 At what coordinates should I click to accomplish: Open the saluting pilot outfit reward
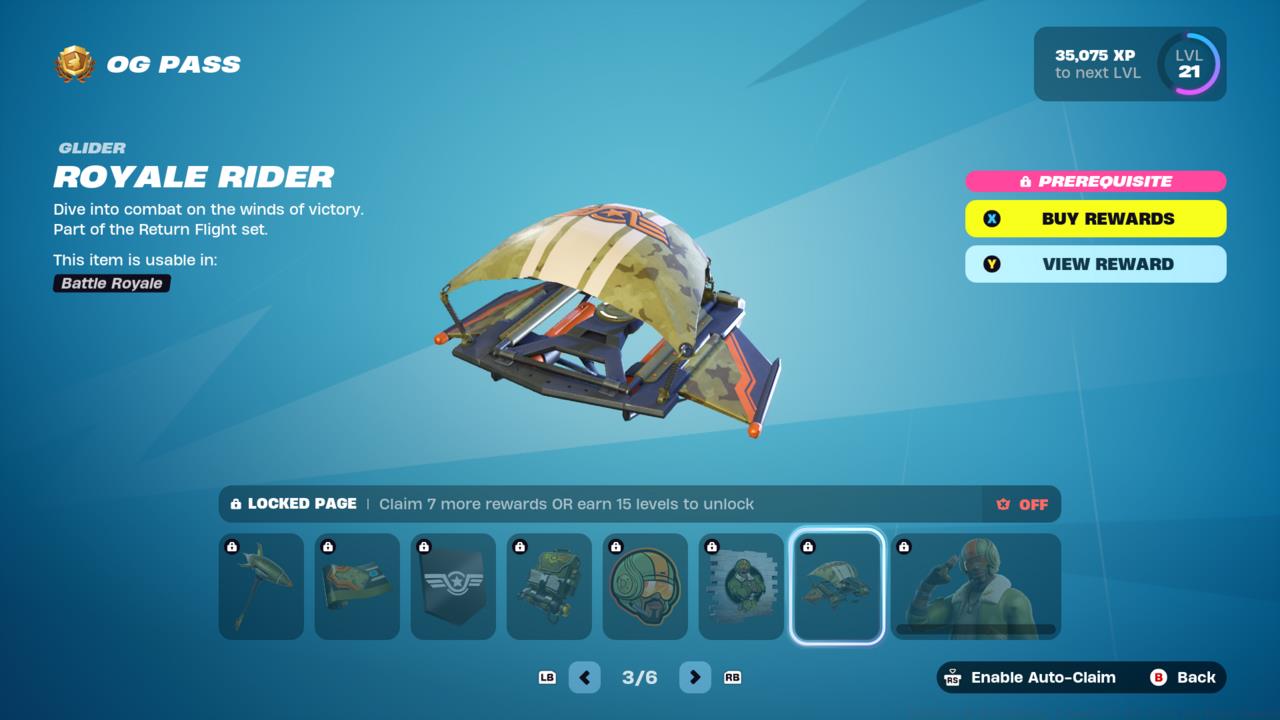[975, 586]
